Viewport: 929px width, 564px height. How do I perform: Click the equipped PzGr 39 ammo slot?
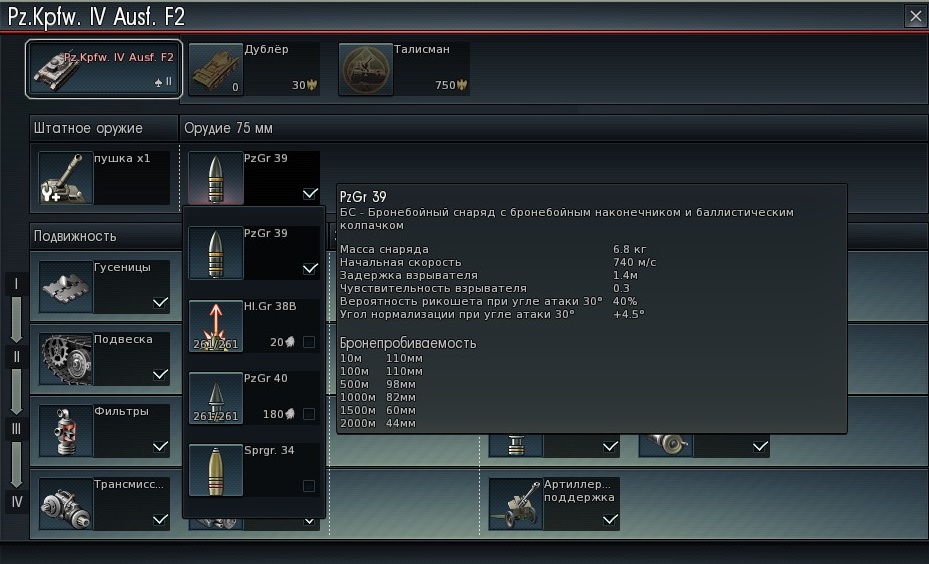[x=254, y=178]
